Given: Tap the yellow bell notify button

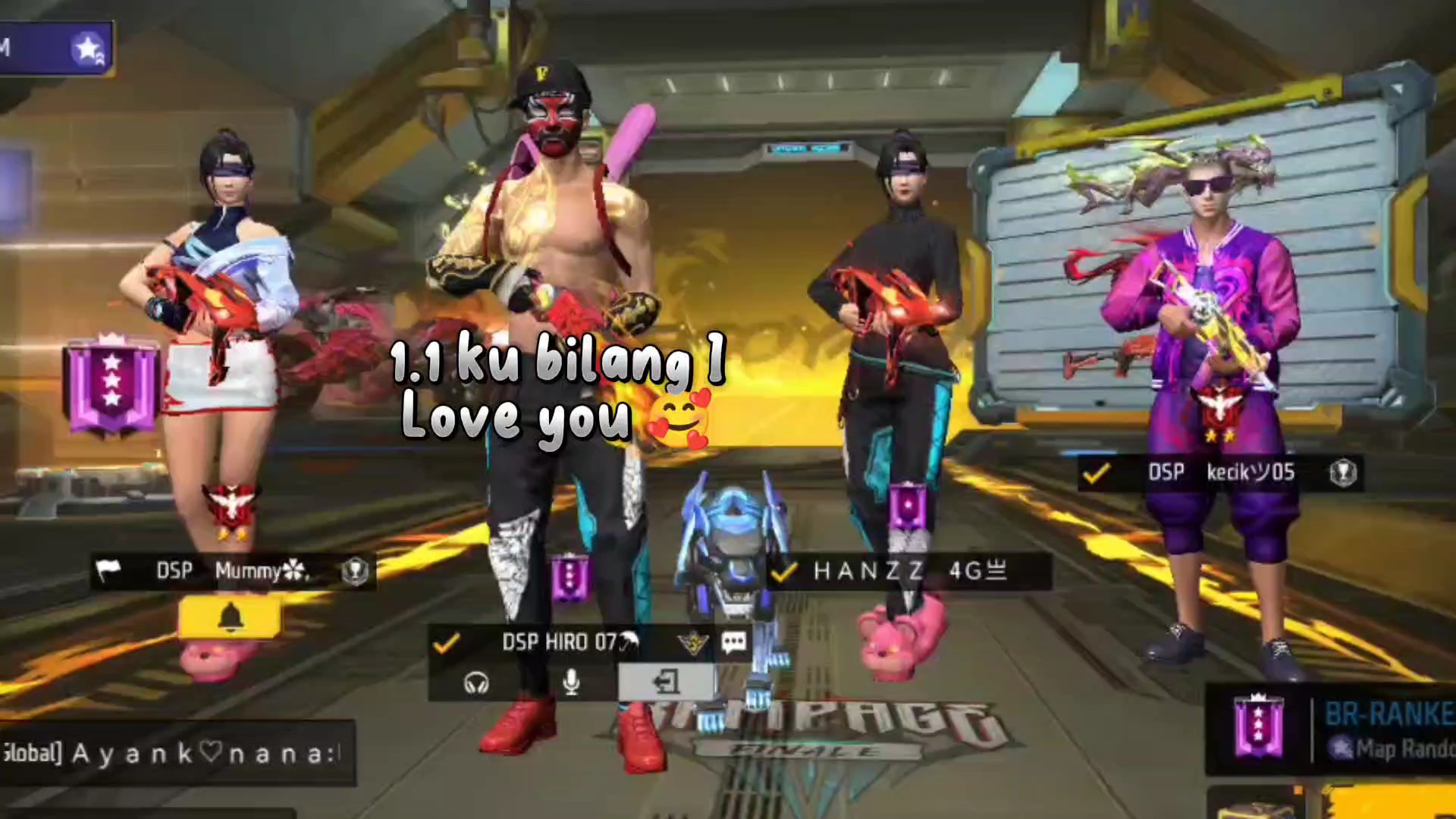Looking at the screenshot, I should (x=230, y=617).
